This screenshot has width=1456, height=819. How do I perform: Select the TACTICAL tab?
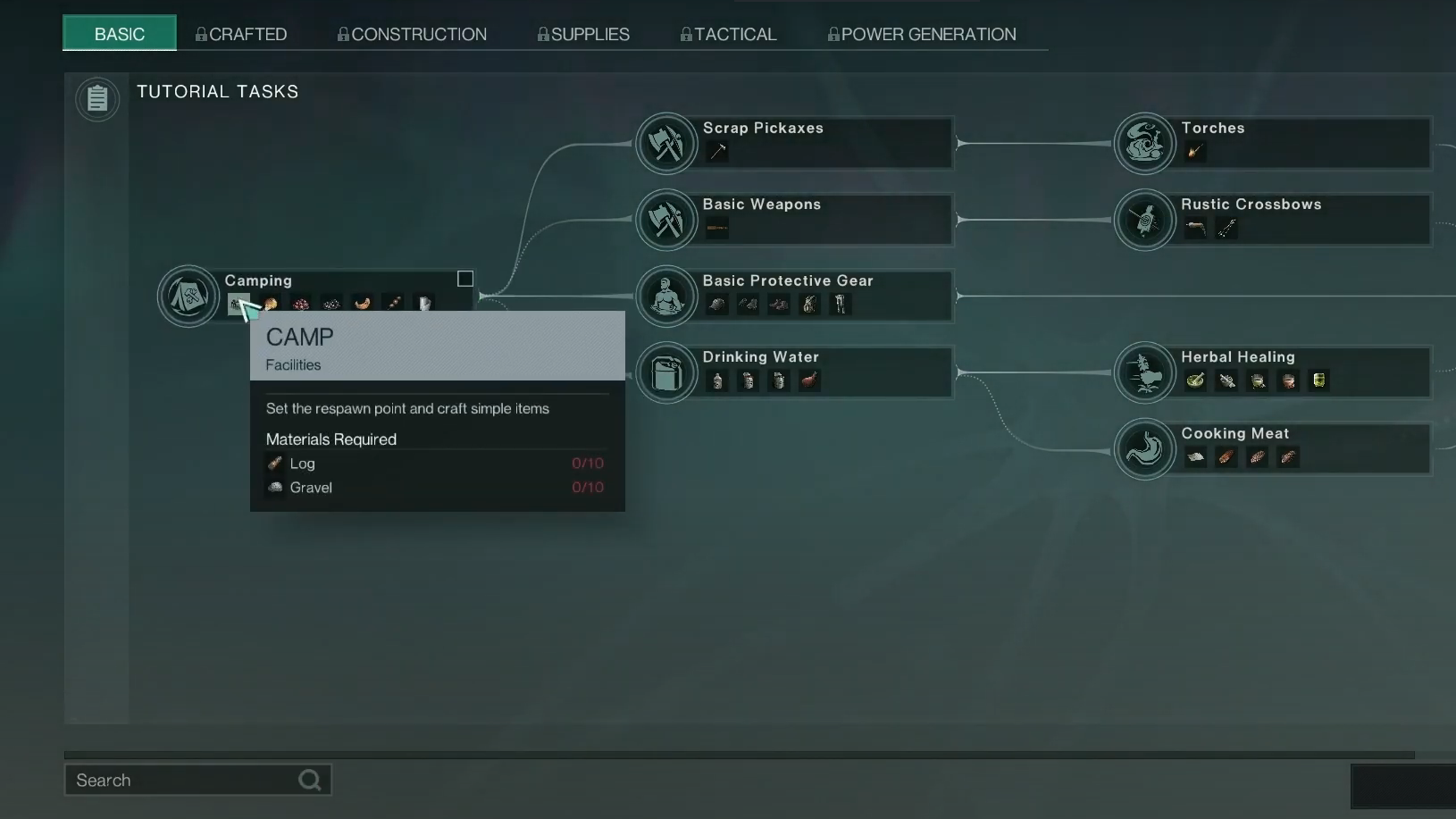point(728,33)
